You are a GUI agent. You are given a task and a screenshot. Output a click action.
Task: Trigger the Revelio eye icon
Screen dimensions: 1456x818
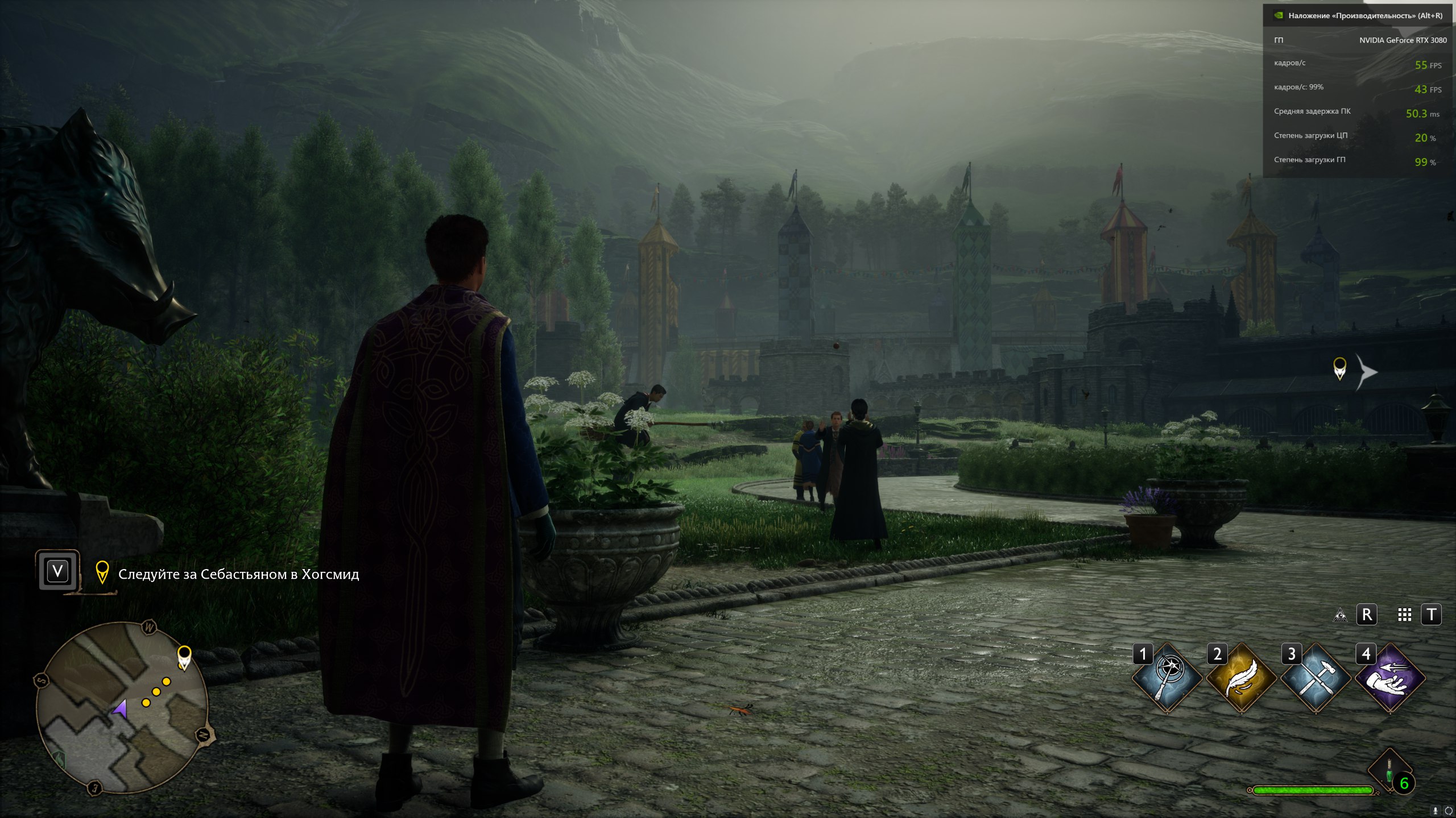click(1340, 615)
